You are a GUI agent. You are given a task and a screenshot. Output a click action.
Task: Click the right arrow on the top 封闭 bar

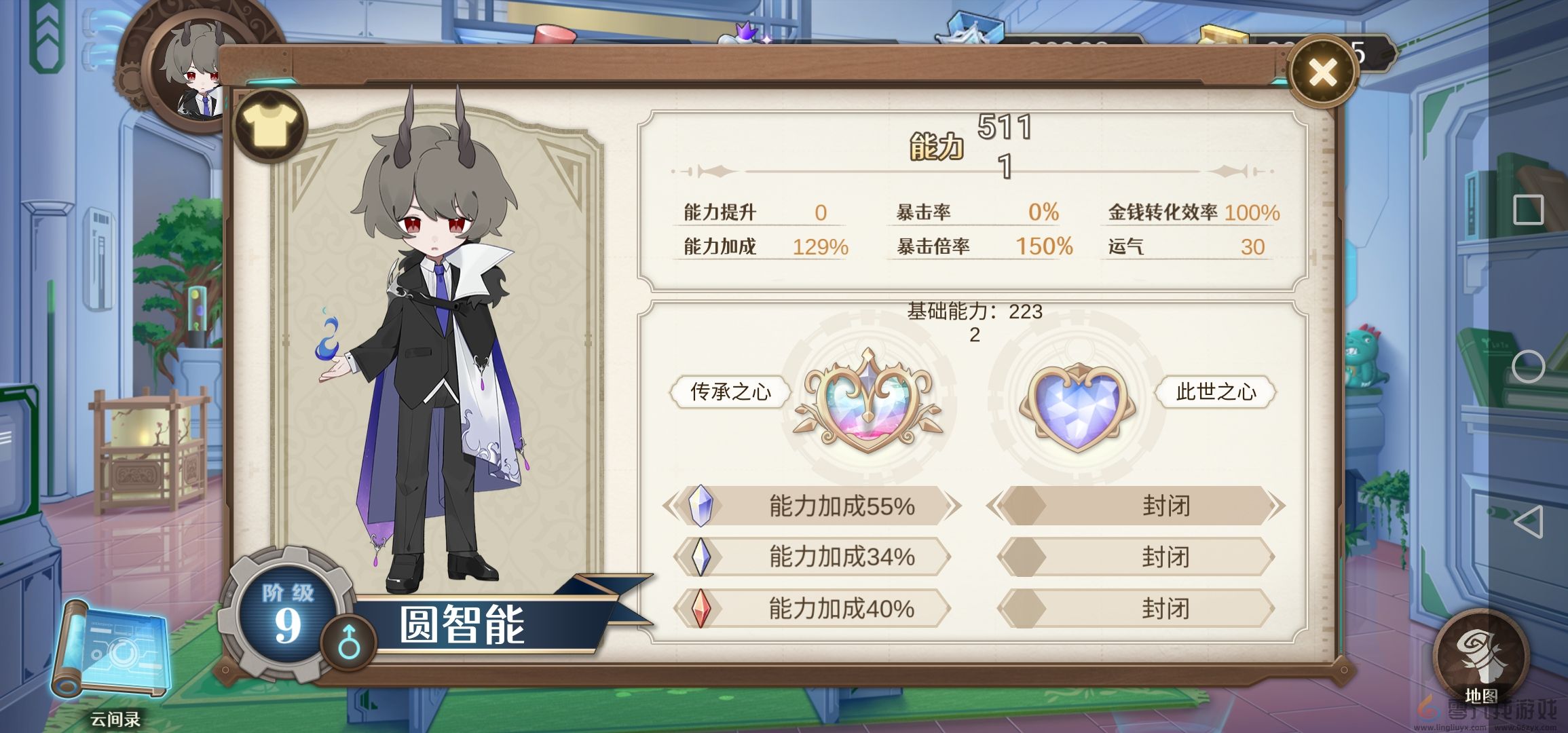pos(1276,506)
